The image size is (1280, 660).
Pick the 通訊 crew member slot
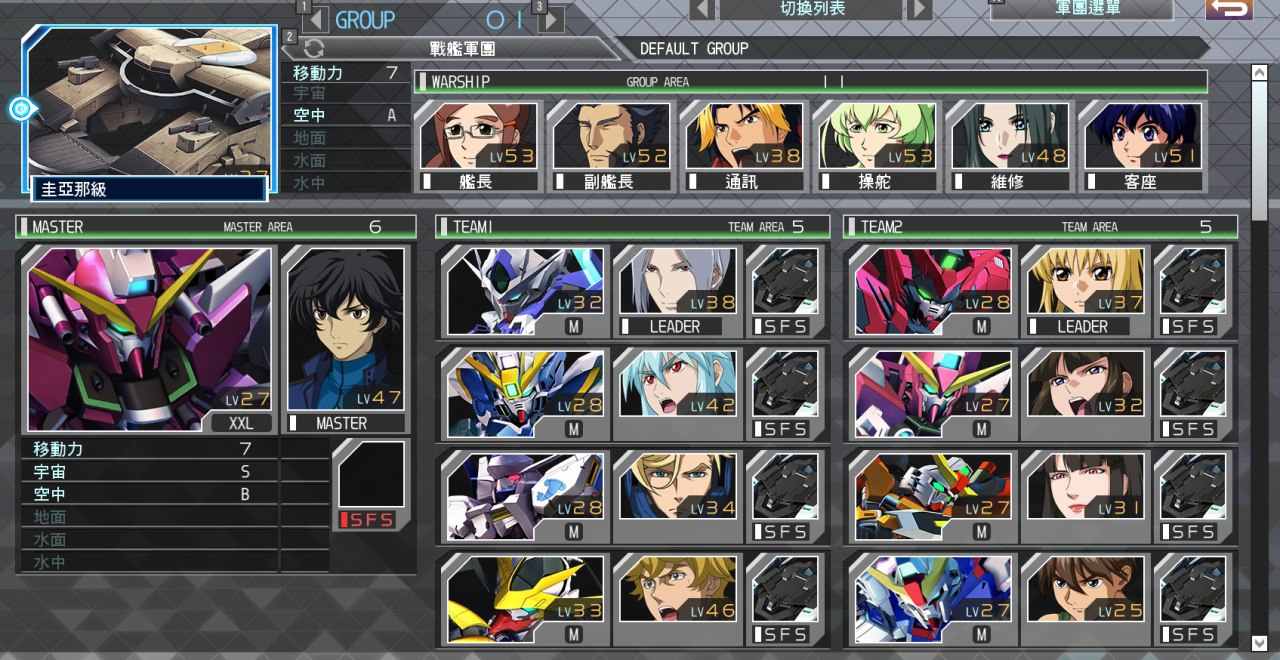pyautogui.click(x=742, y=146)
